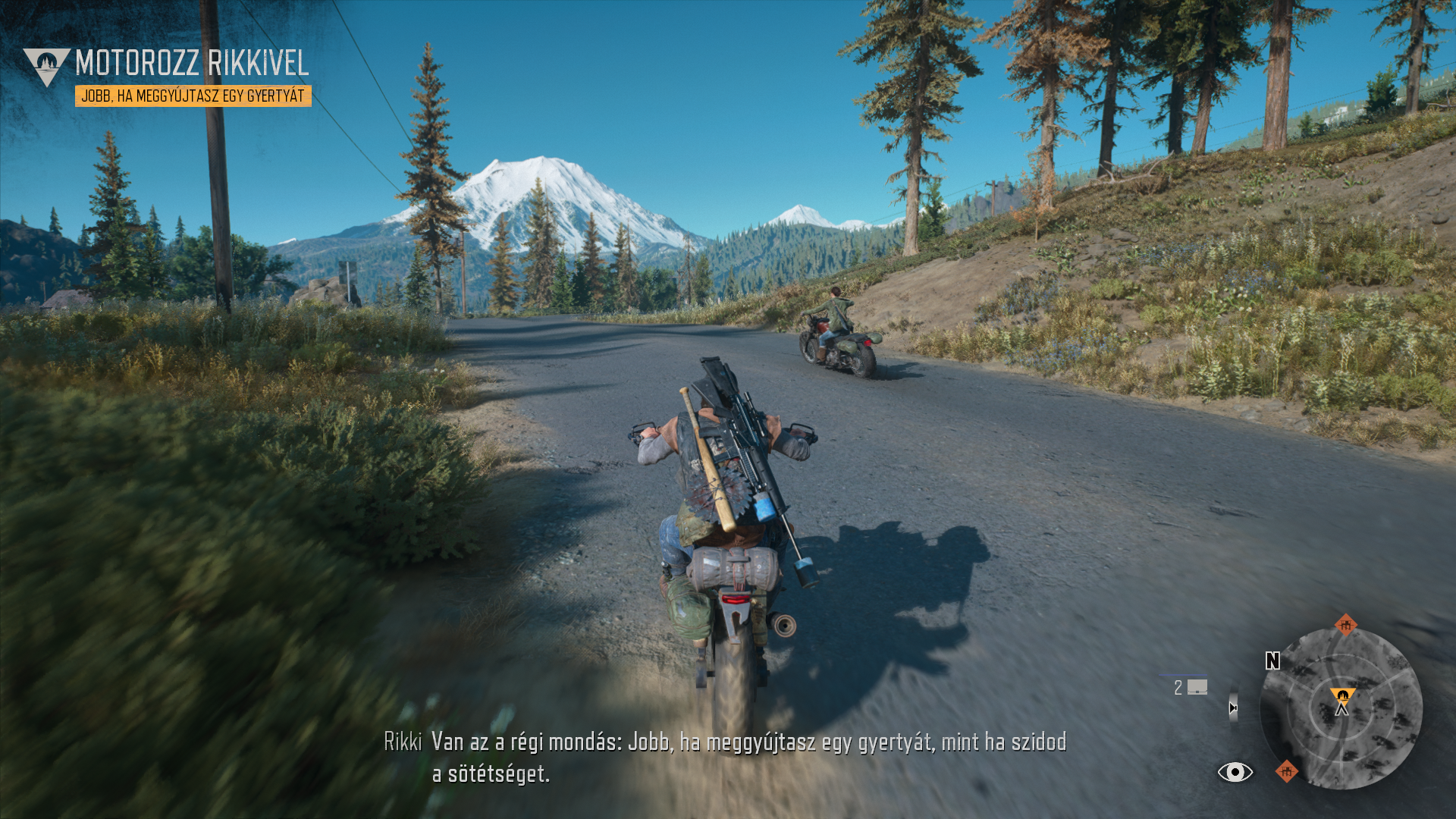Click the player direction arrow in the minimap center
Screen dimensions: 1456x819
pyautogui.click(x=1342, y=711)
